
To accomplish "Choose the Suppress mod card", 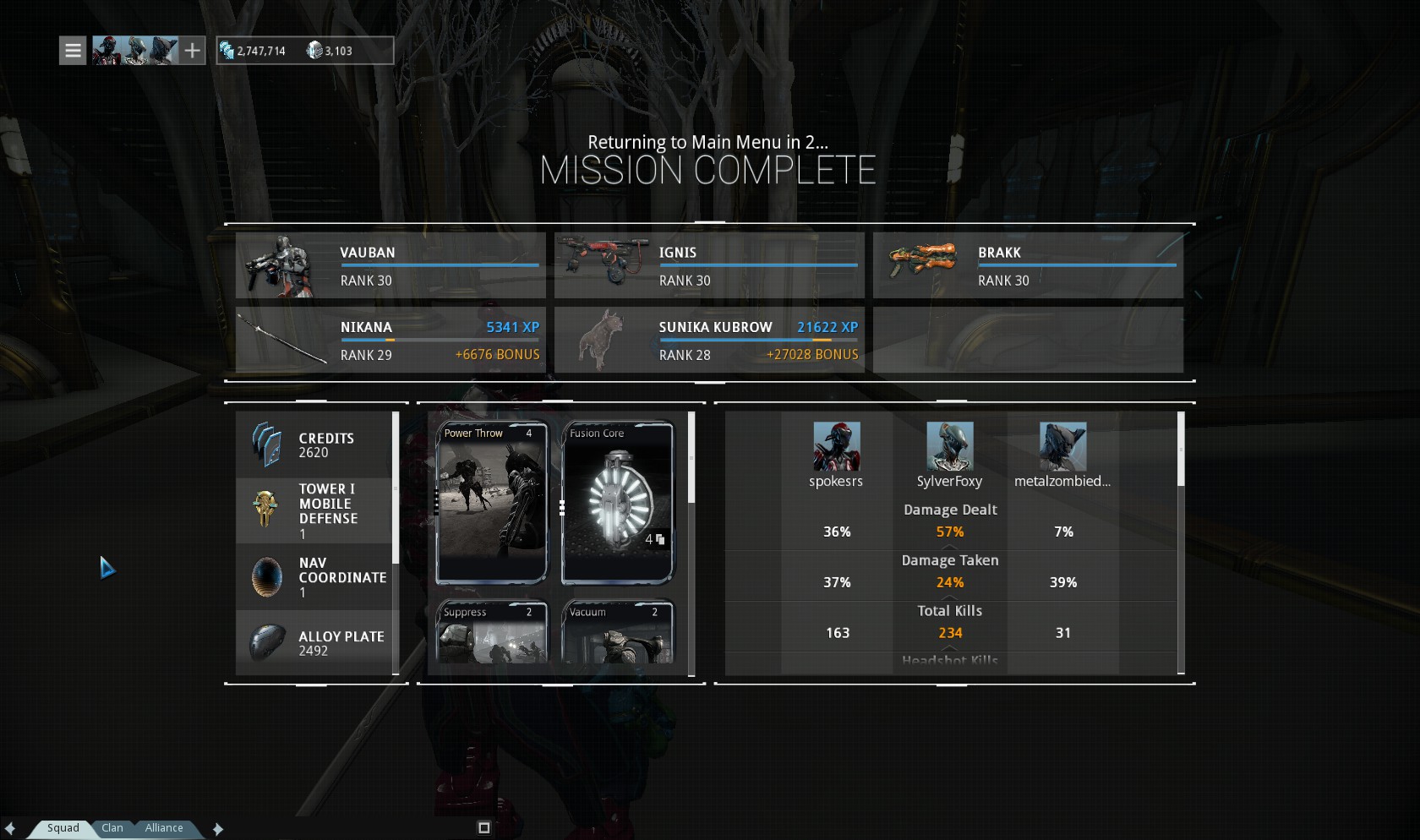I will [491, 632].
